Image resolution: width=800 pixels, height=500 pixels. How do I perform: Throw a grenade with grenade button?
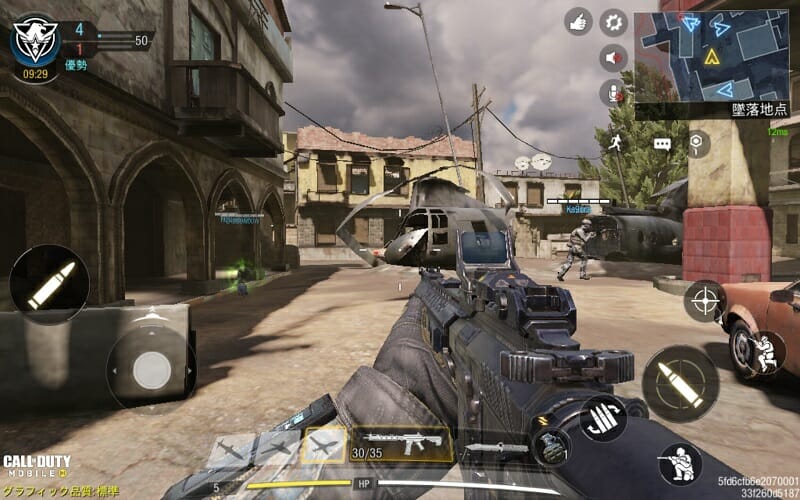(550, 445)
